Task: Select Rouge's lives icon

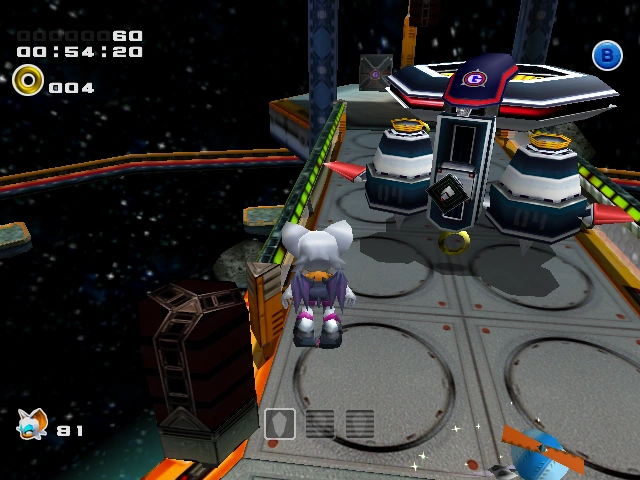Action: tap(31, 424)
